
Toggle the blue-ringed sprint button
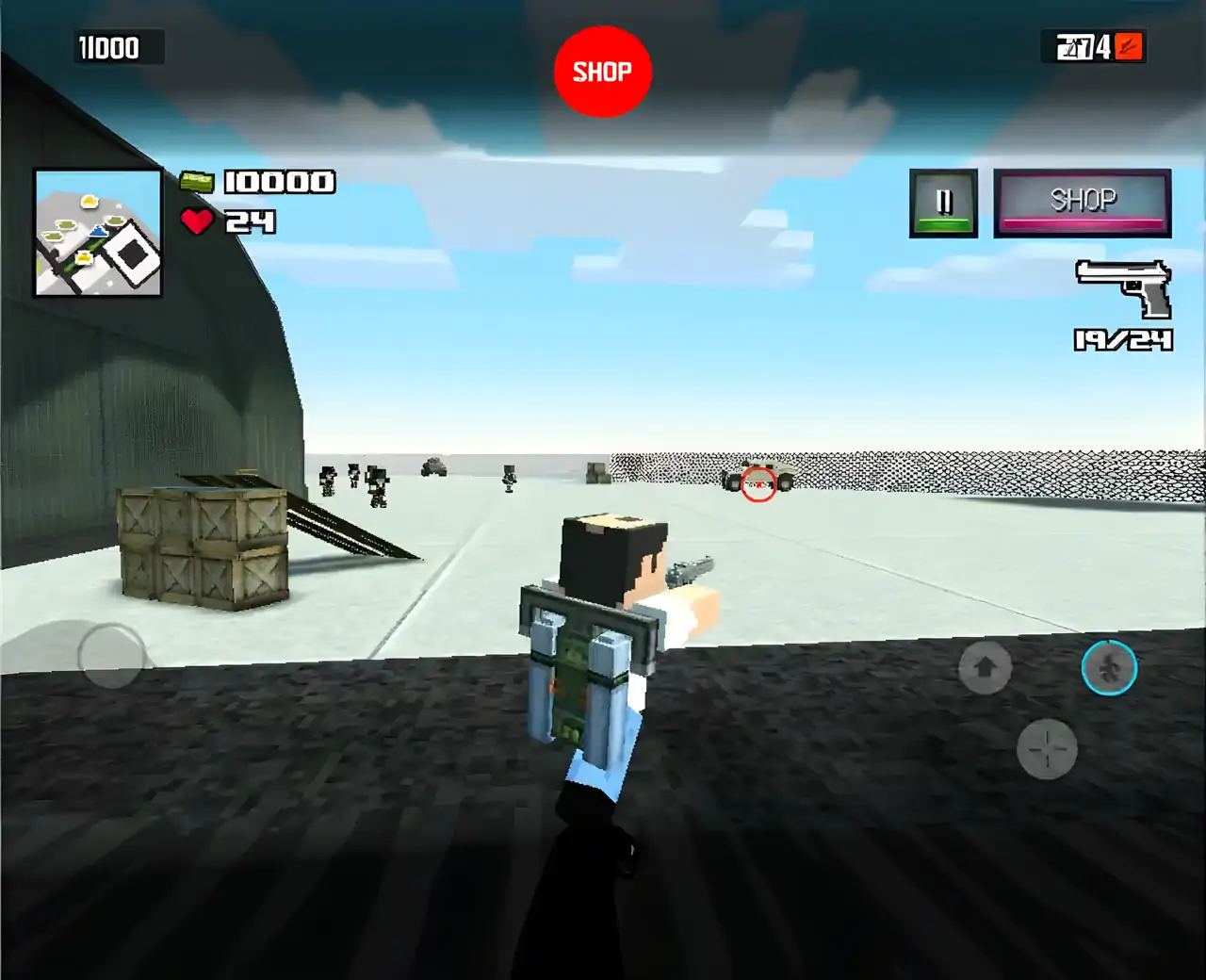point(1109,668)
